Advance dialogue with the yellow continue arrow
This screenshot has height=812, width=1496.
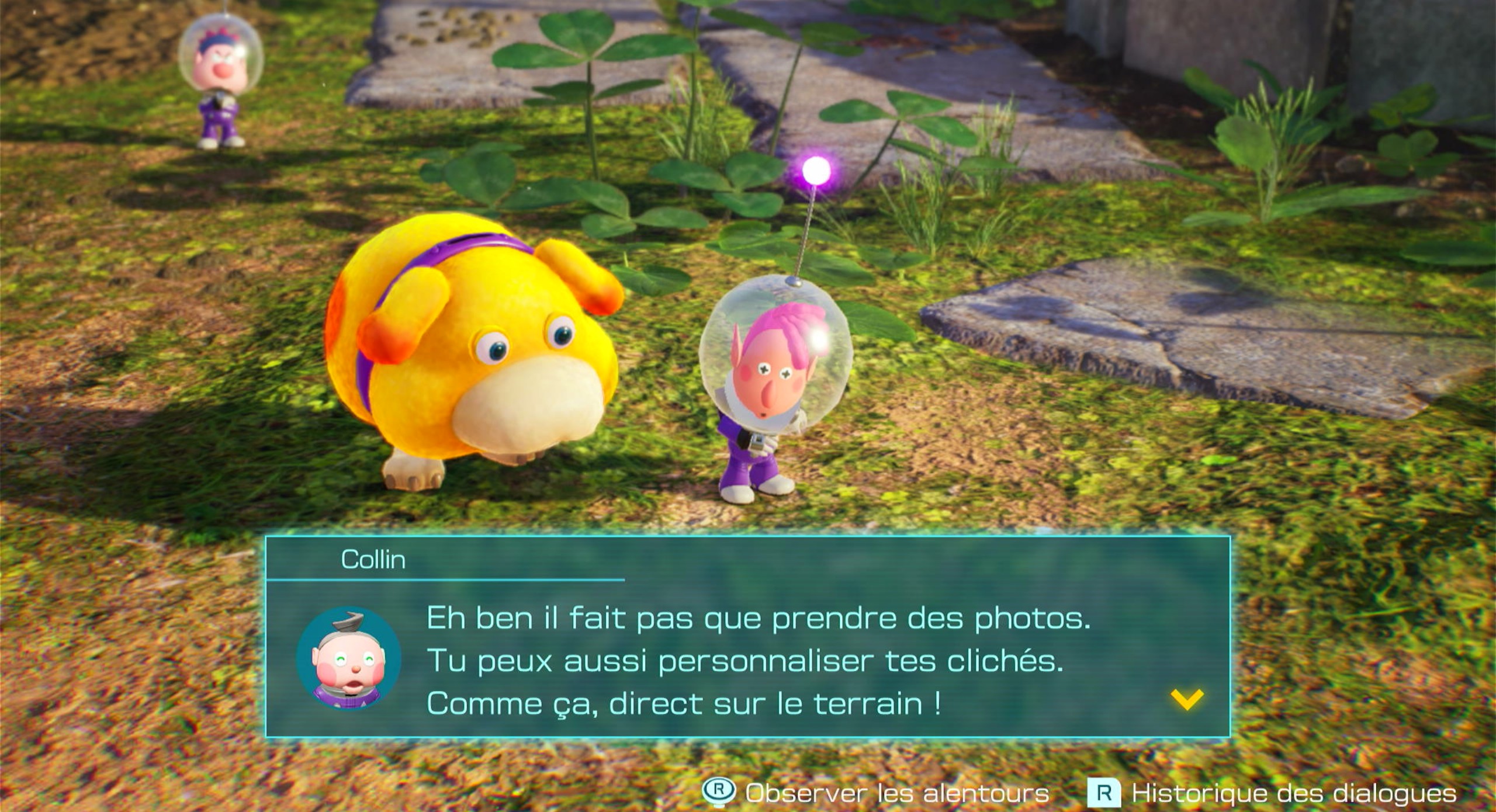point(1187,699)
